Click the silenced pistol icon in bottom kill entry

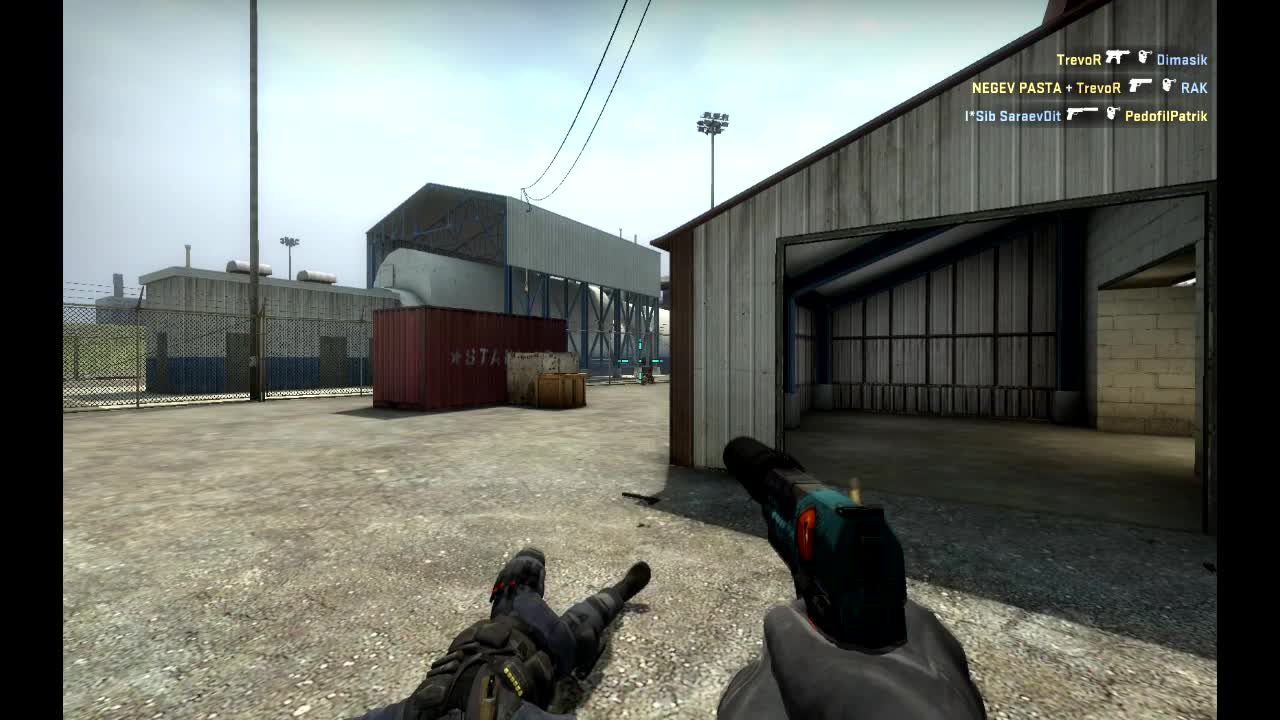pyautogui.click(x=1082, y=113)
